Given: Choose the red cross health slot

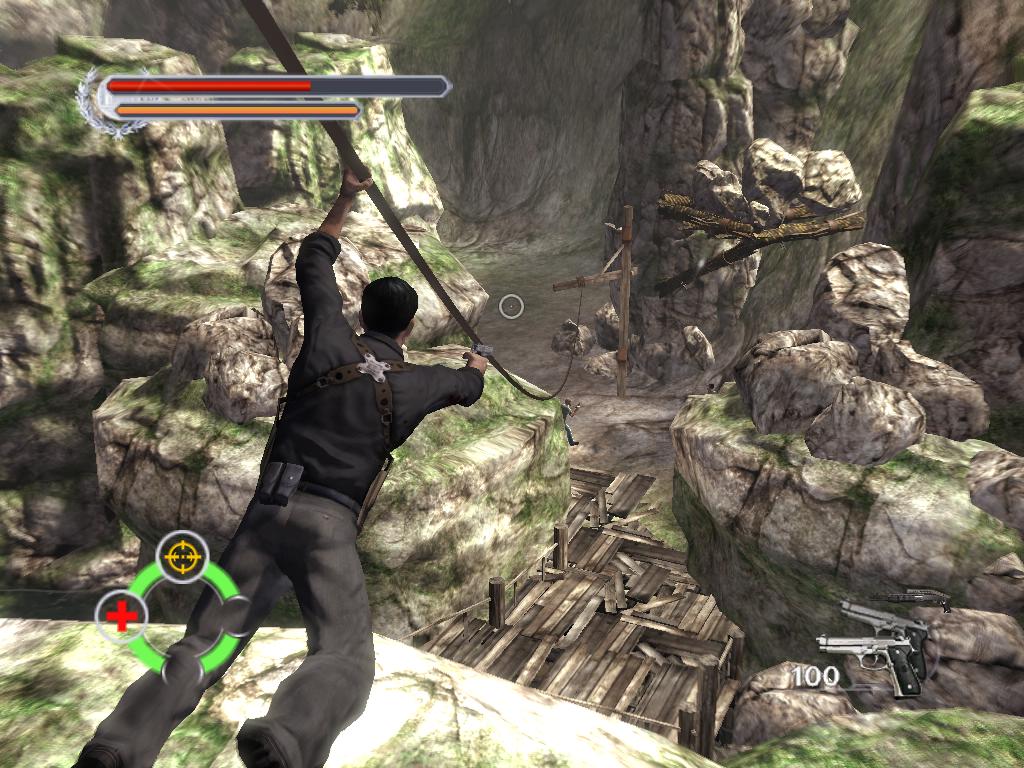Looking at the screenshot, I should click(x=122, y=616).
